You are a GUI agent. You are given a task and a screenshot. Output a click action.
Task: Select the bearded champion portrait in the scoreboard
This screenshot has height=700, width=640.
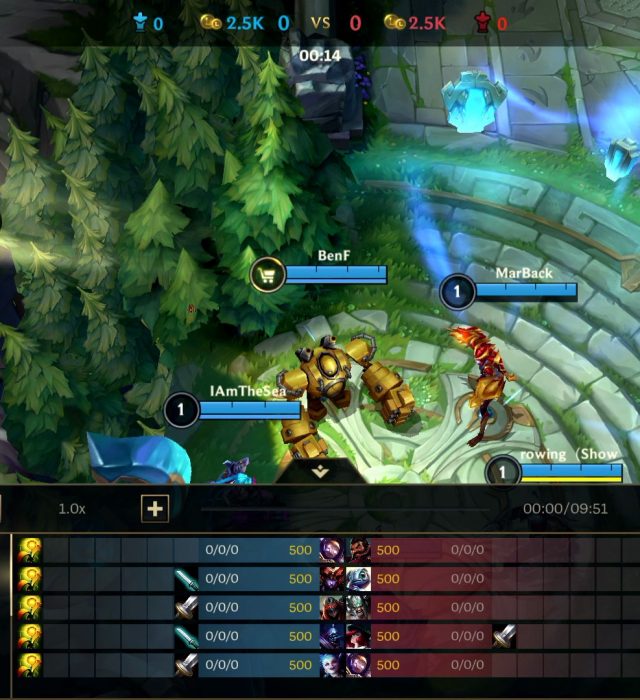pyautogui.click(x=359, y=549)
